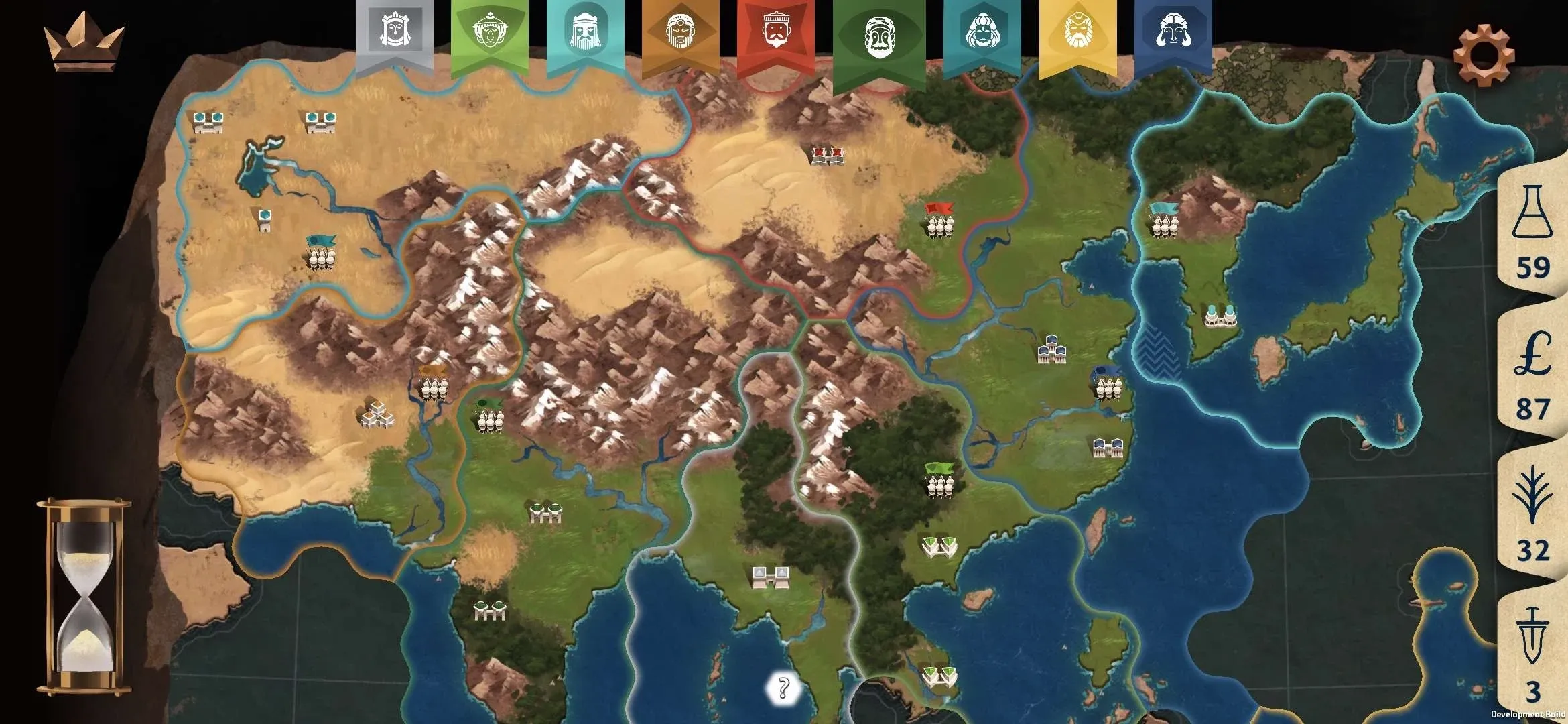
Task: Select the rightmost dark blue player banner
Action: pyautogui.click(x=1176, y=34)
